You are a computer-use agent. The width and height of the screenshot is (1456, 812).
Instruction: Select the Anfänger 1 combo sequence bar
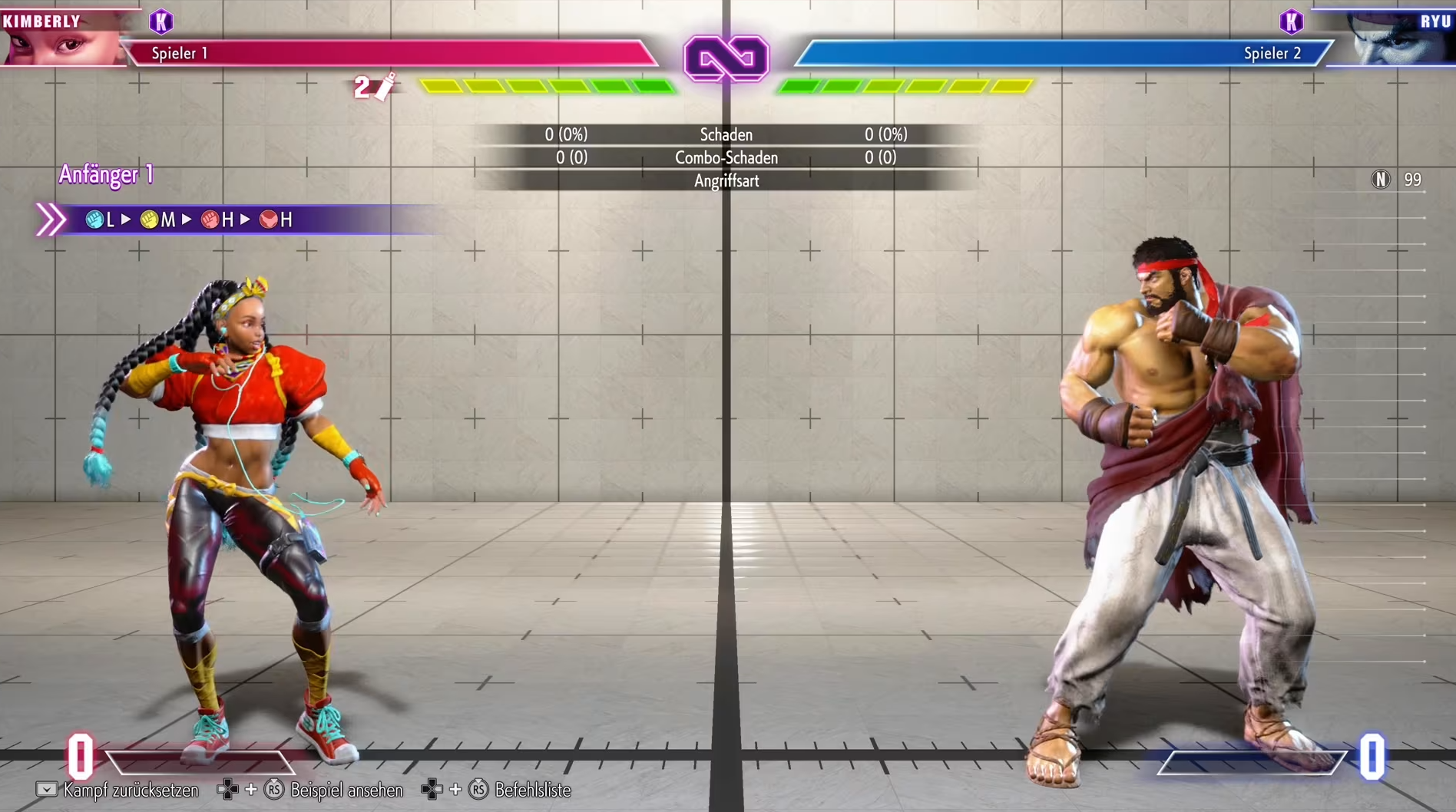coord(230,220)
